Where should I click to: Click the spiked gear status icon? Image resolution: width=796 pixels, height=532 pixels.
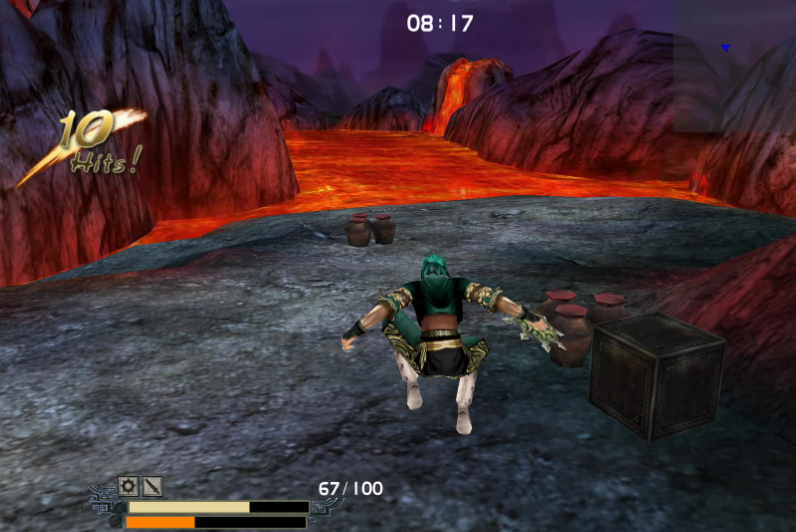point(129,487)
